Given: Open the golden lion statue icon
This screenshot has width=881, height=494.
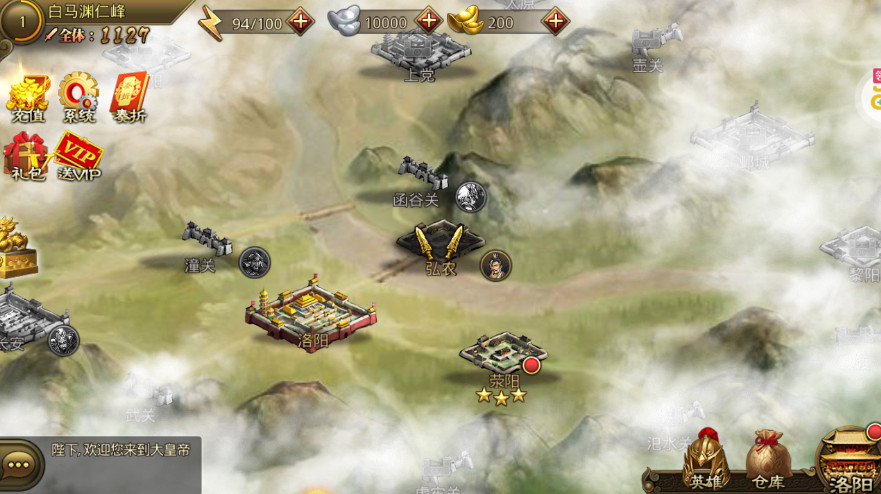Looking at the screenshot, I should [x=14, y=246].
